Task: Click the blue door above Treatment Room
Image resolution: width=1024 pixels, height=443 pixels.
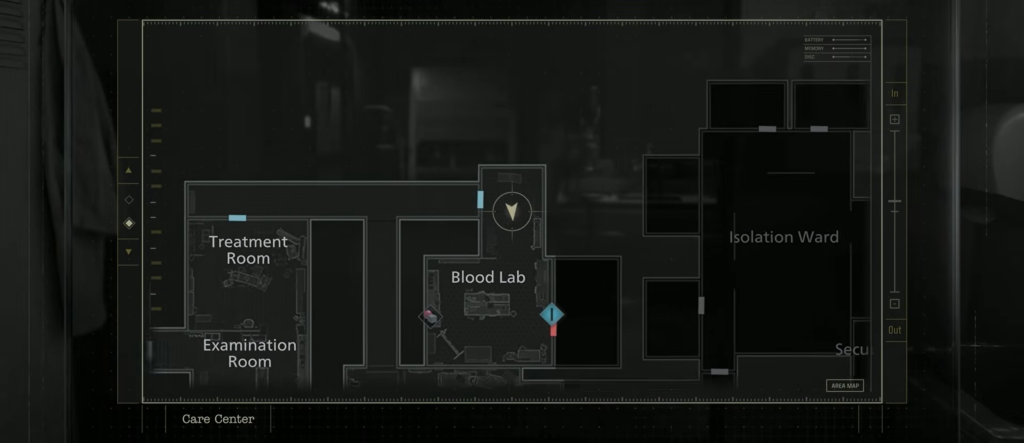Action: (x=237, y=217)
